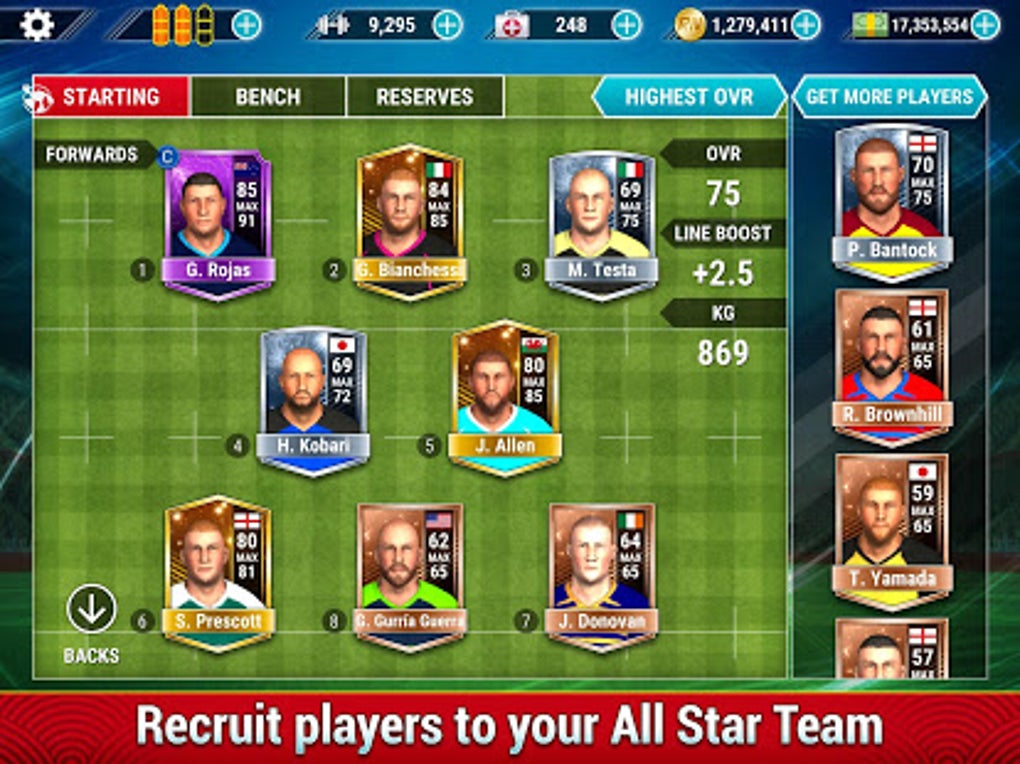Image resolution: width=1020 pixels, height=764 pixels.
Task: Choose R. Brownhill from player list
Action: point(892,367)
